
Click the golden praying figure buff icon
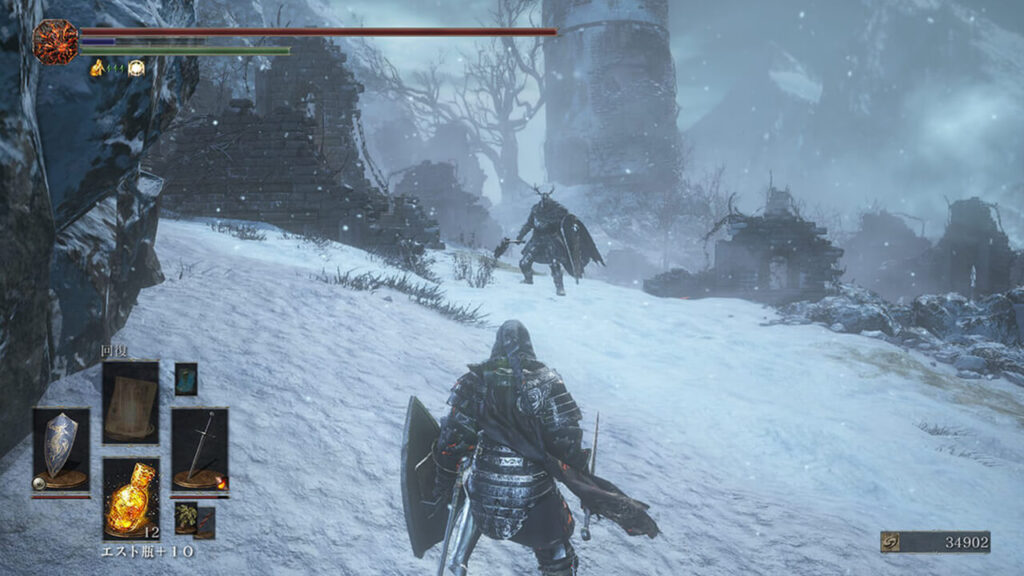[98, 68]
